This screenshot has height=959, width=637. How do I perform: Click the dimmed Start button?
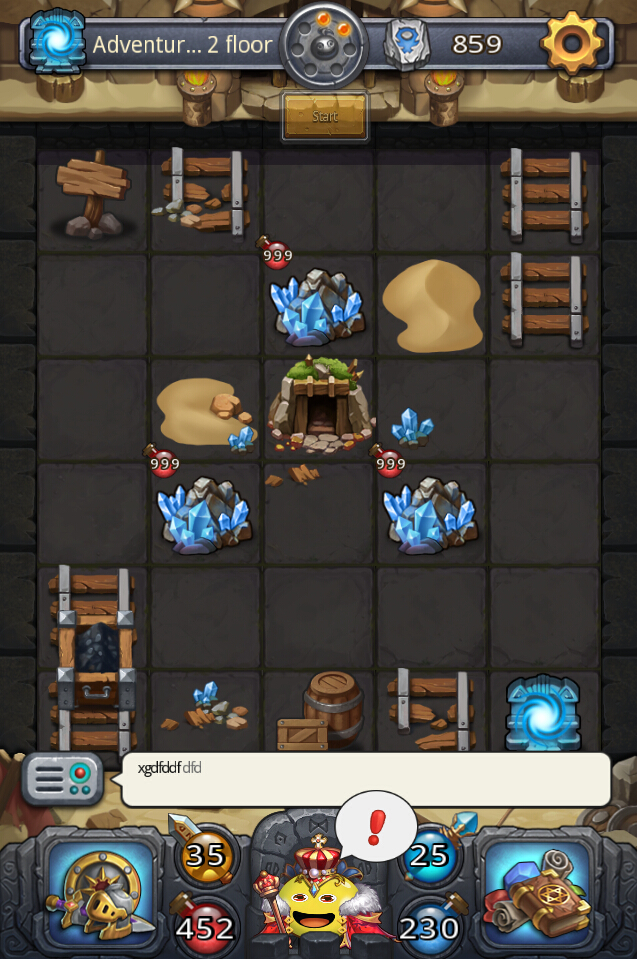point(325,117)
